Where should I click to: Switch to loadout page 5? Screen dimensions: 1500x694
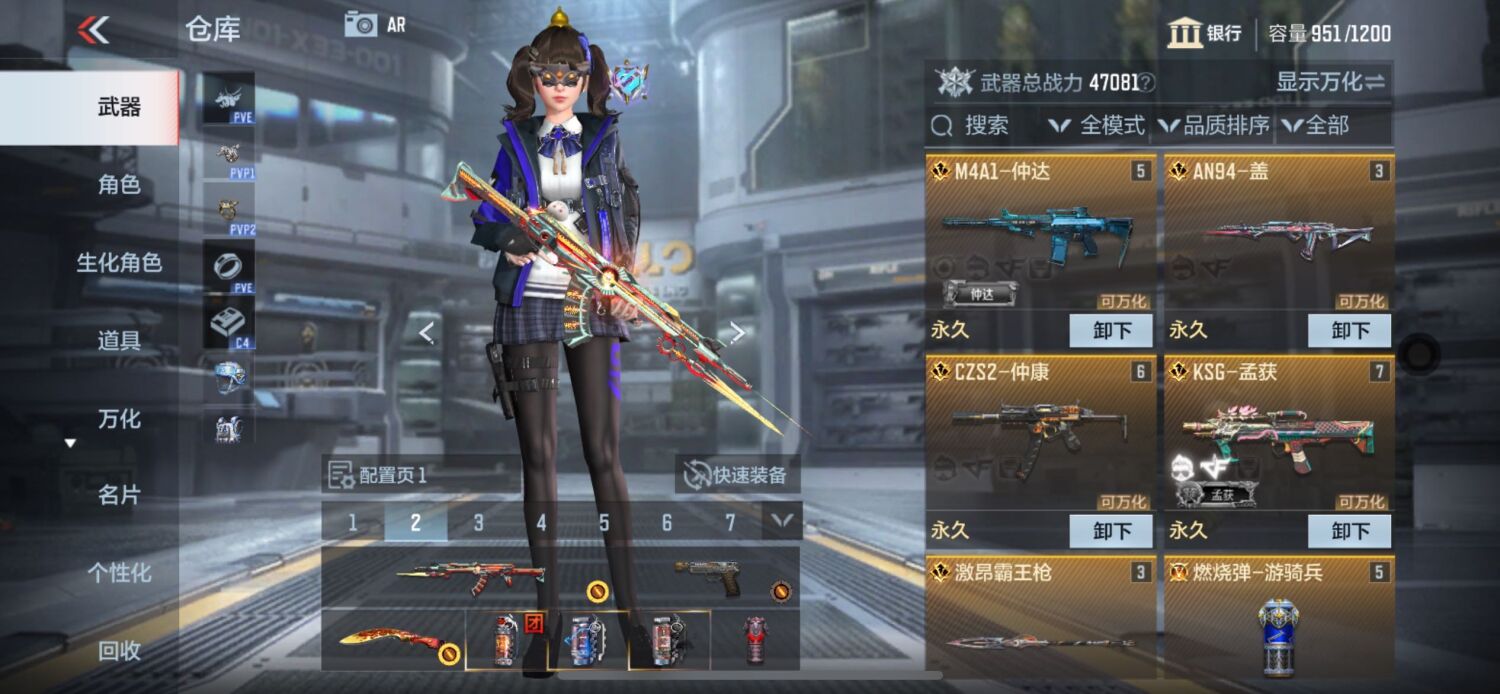coord(604,522)
